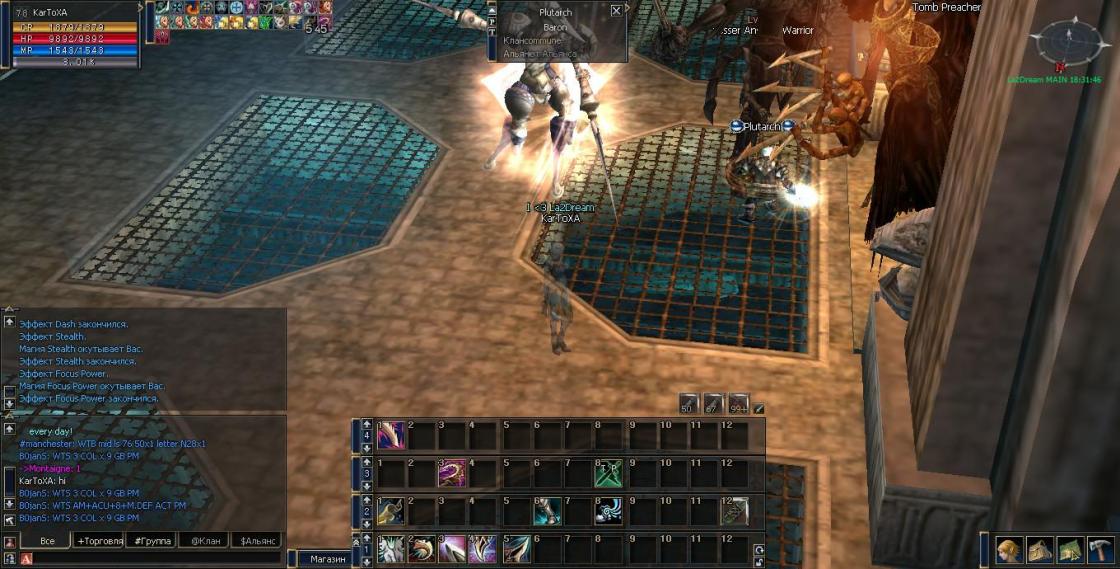This screenshot has width=1120, height=569.
Task: Open the +Торговля trade chat tab
Action: [x=99, y=541]
